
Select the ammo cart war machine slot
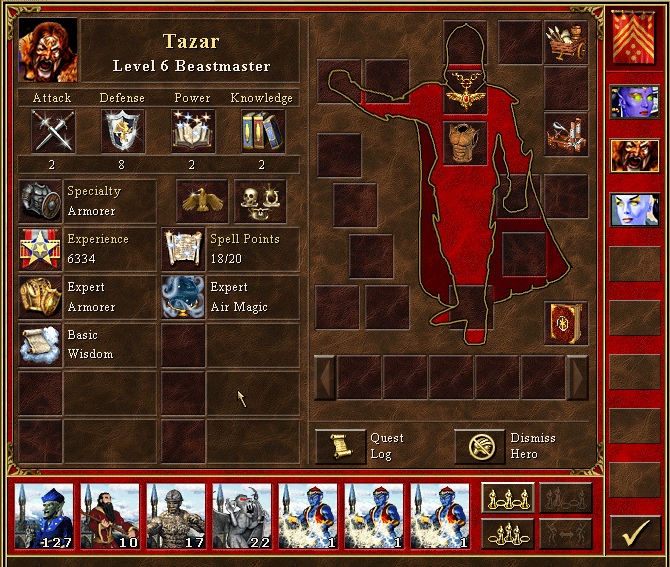tap(565, 41)
